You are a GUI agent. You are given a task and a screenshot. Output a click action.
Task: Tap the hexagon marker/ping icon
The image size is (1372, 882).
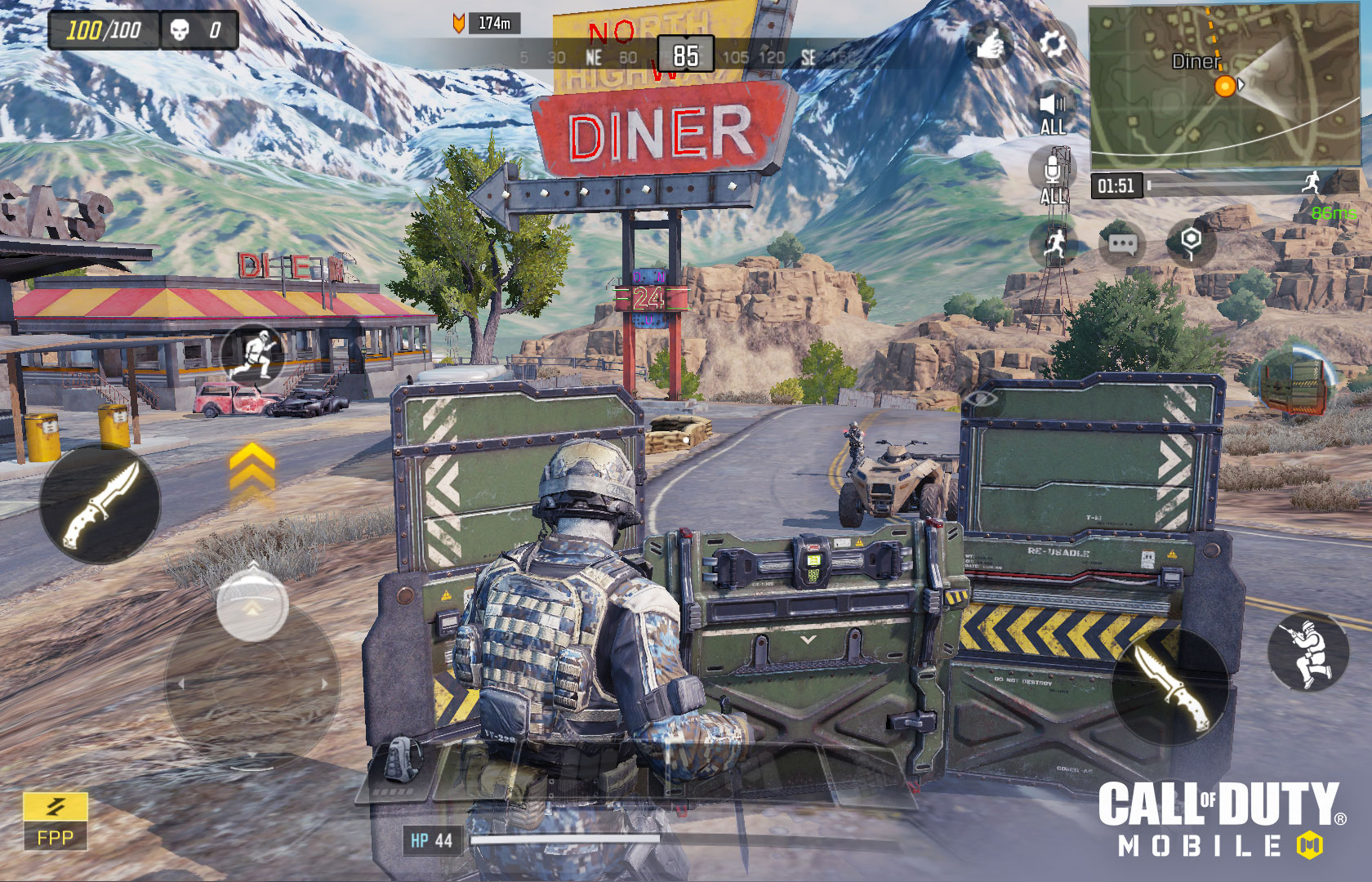pyautogui.click(x=1191, y=239)
